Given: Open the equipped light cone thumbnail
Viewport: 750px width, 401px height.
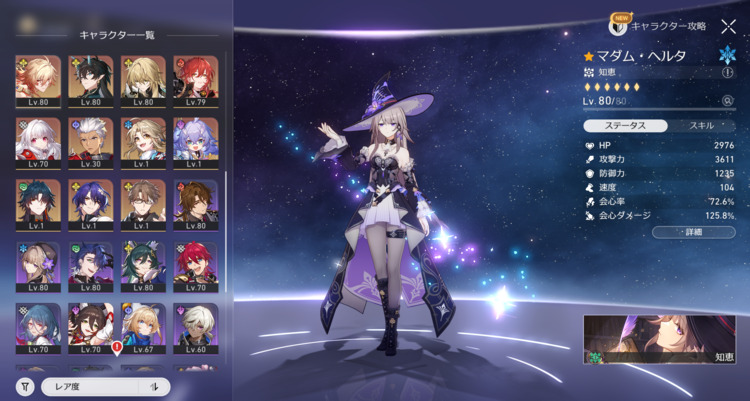Looking at the screenshot, I should click(x=659, y=340).
